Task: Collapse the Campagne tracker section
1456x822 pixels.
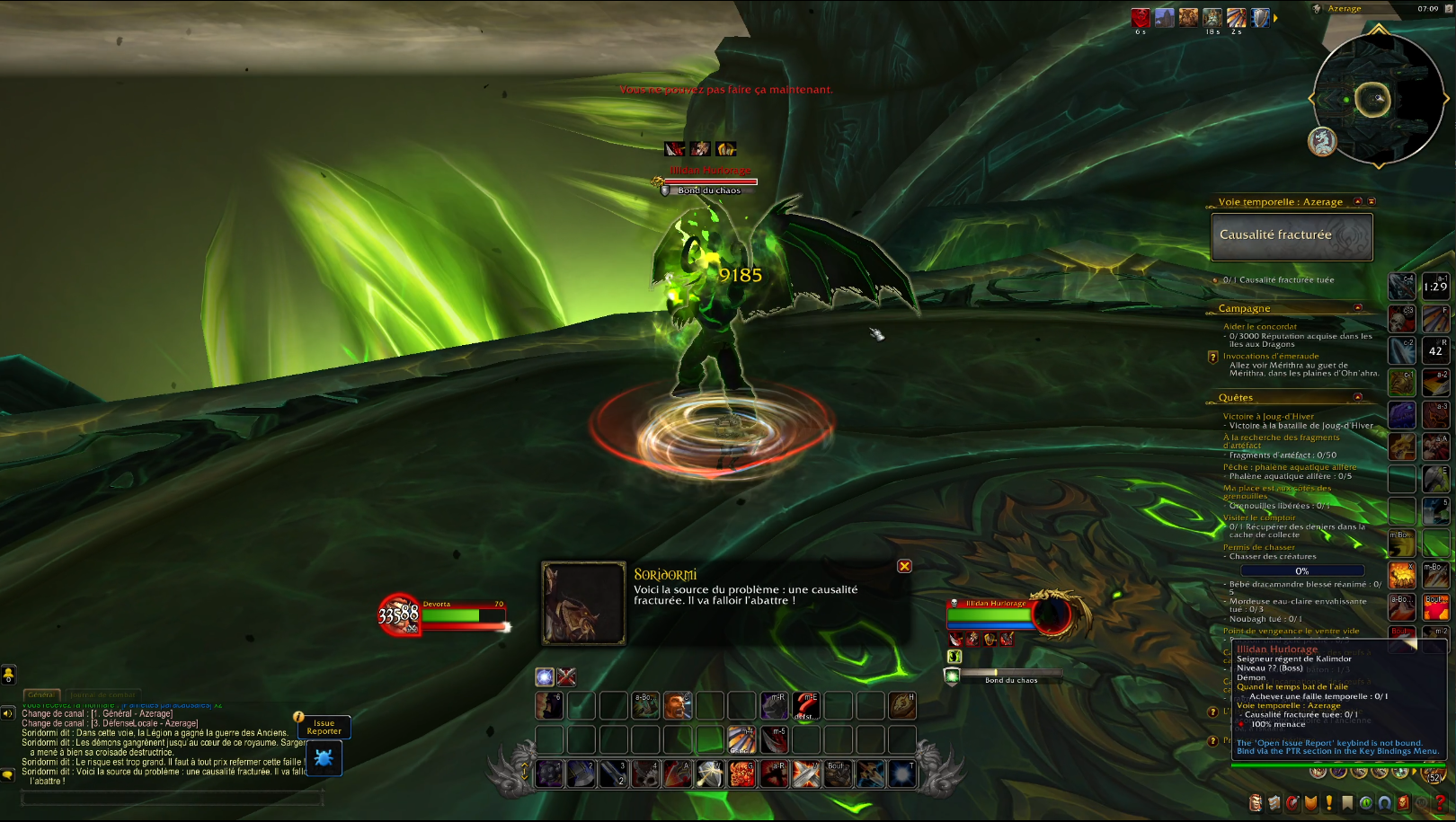Action: [1358, 308]
